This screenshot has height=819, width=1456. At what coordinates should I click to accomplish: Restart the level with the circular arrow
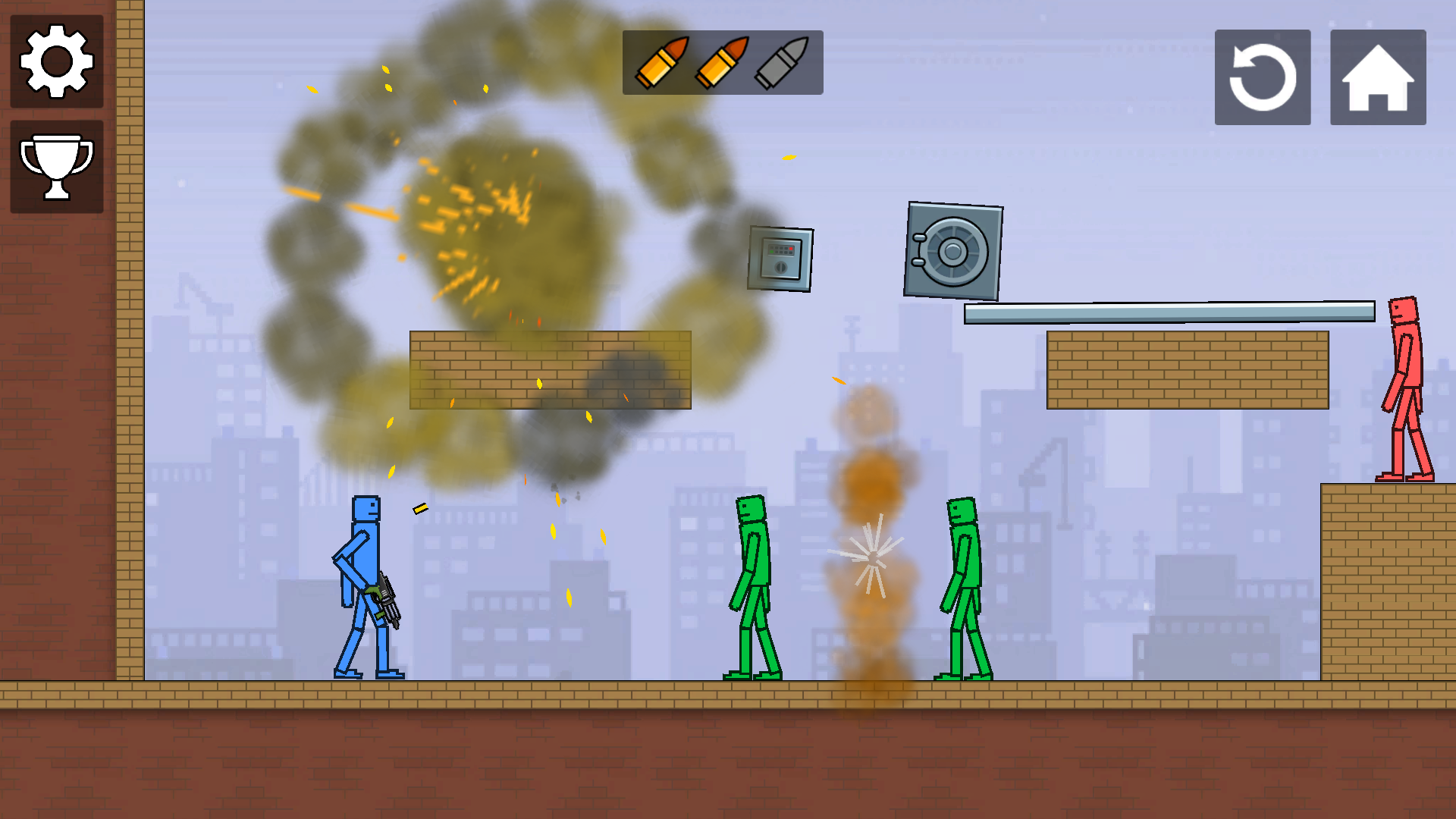(x=1262, y=77)
